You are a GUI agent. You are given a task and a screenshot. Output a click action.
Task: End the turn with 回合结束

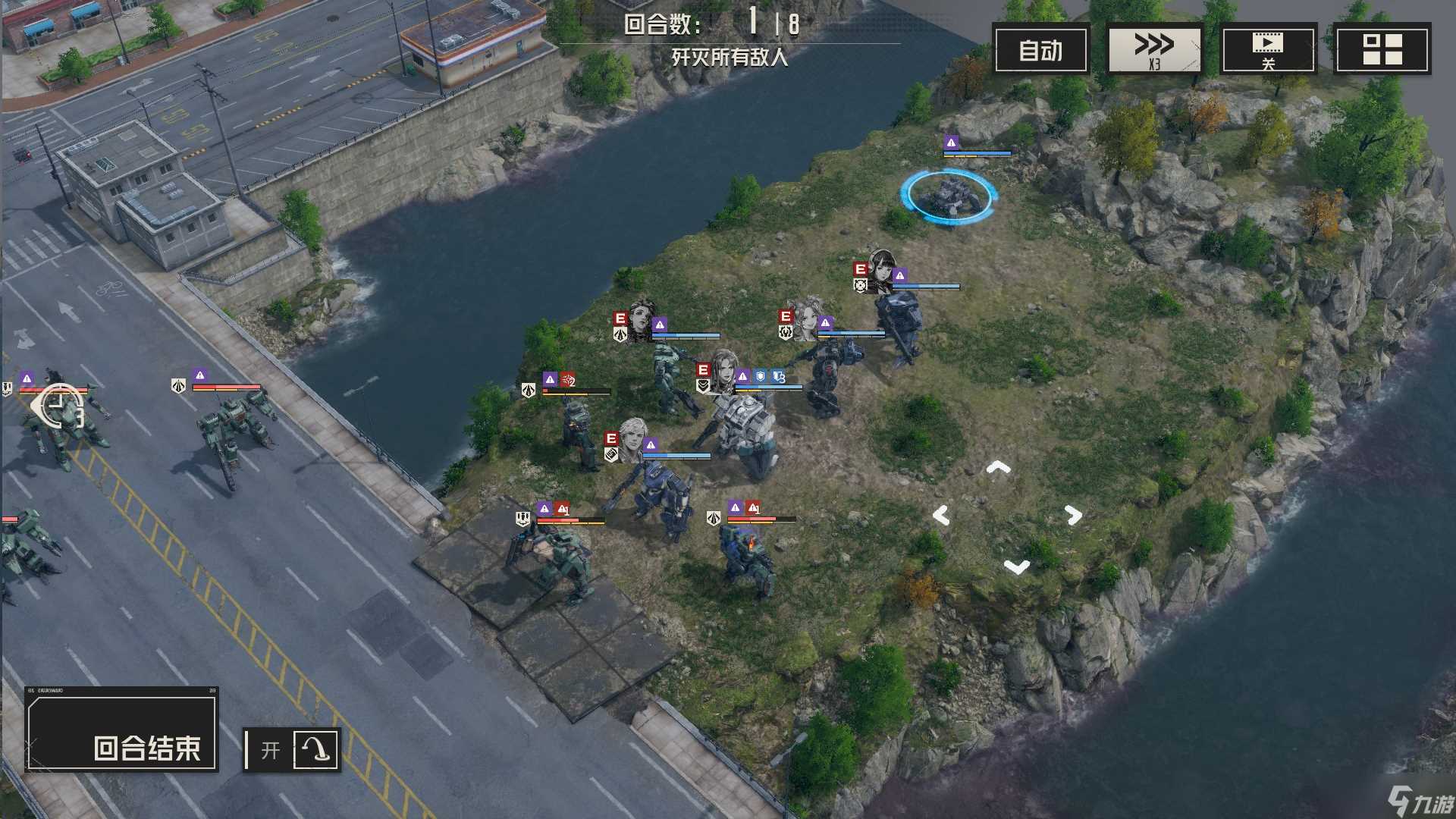tap(122, 729)
